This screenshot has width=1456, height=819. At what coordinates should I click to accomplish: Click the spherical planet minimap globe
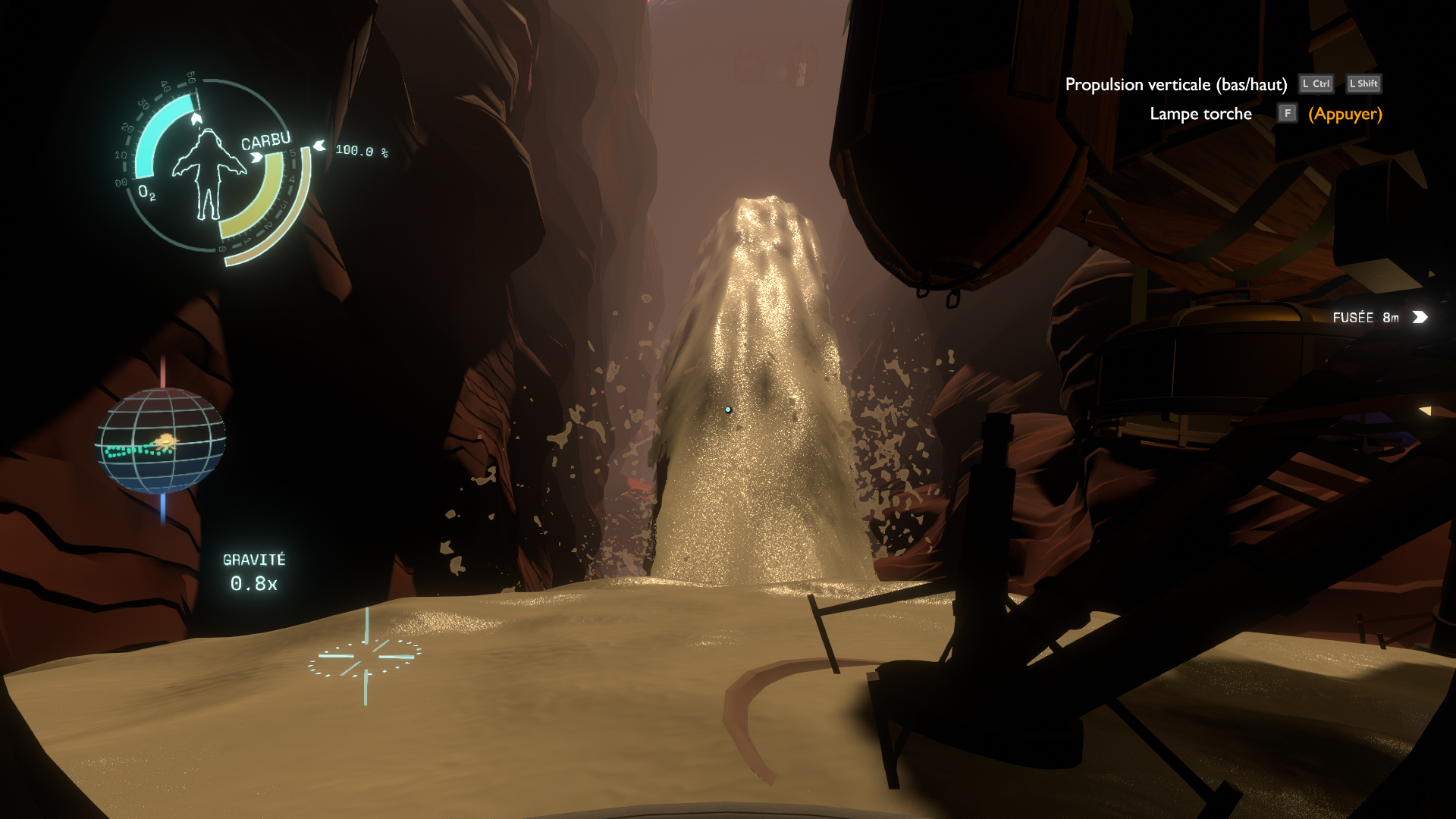point(160,441)
